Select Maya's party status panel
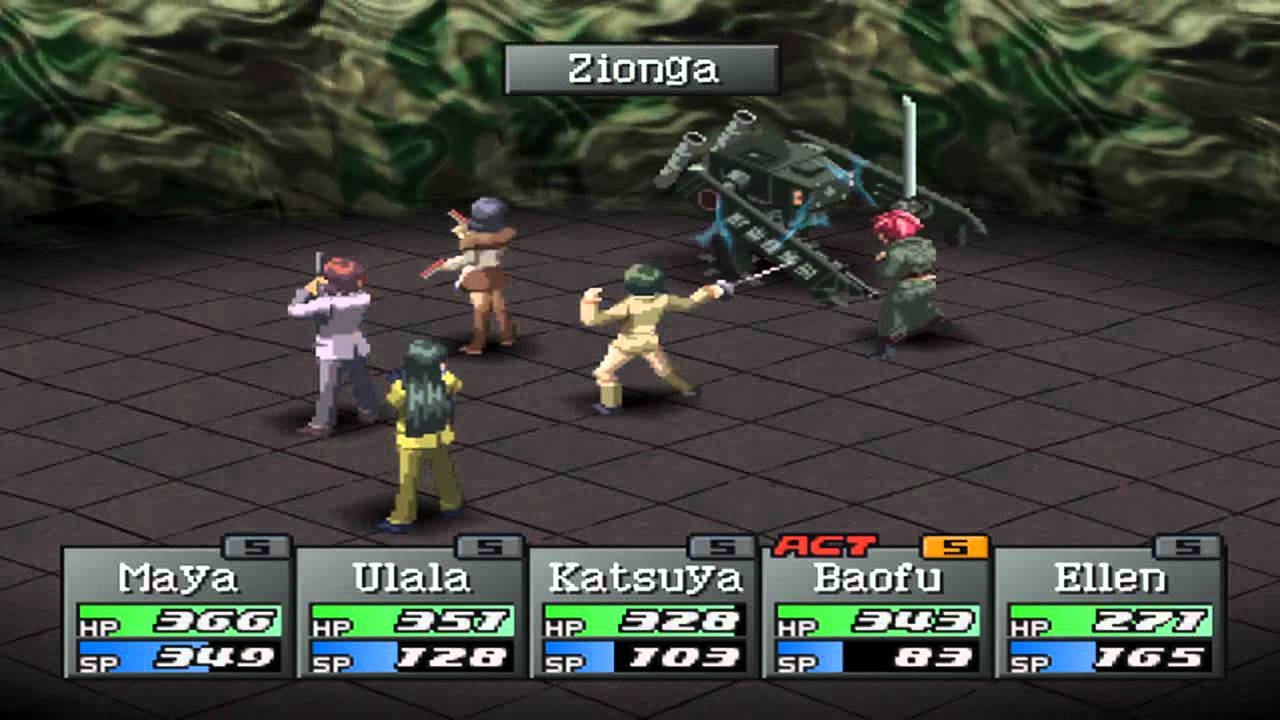The width and height of the screenshot is (1280, 720). 178,612
